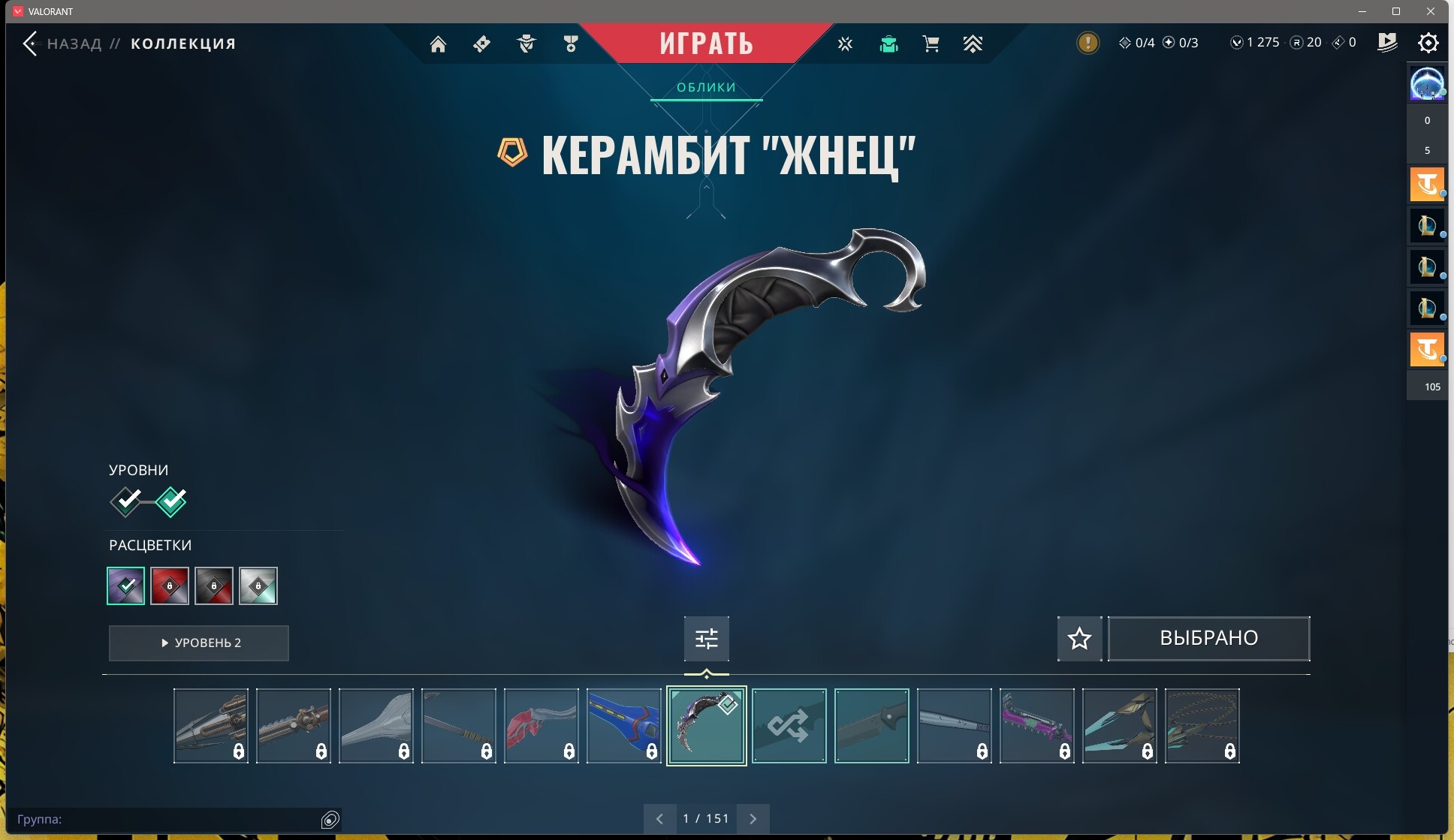Choose the white-teal color variant swatch

click(x=258, y=586)
